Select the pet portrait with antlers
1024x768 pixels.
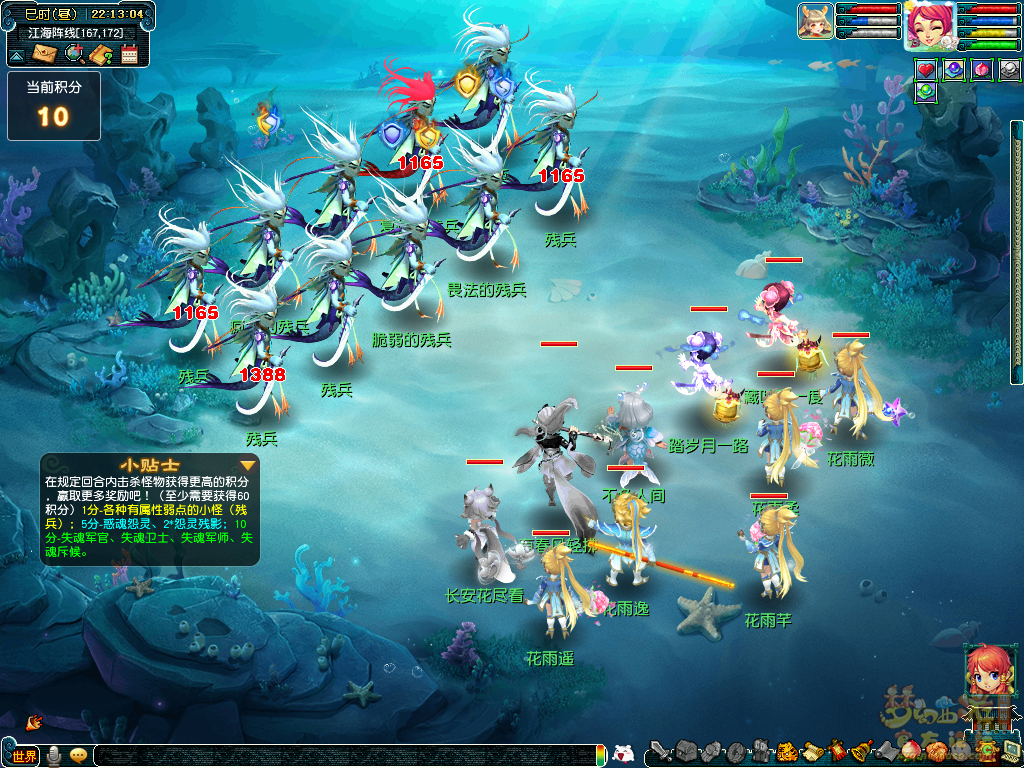pyautogui.click(x=815, y=21)
